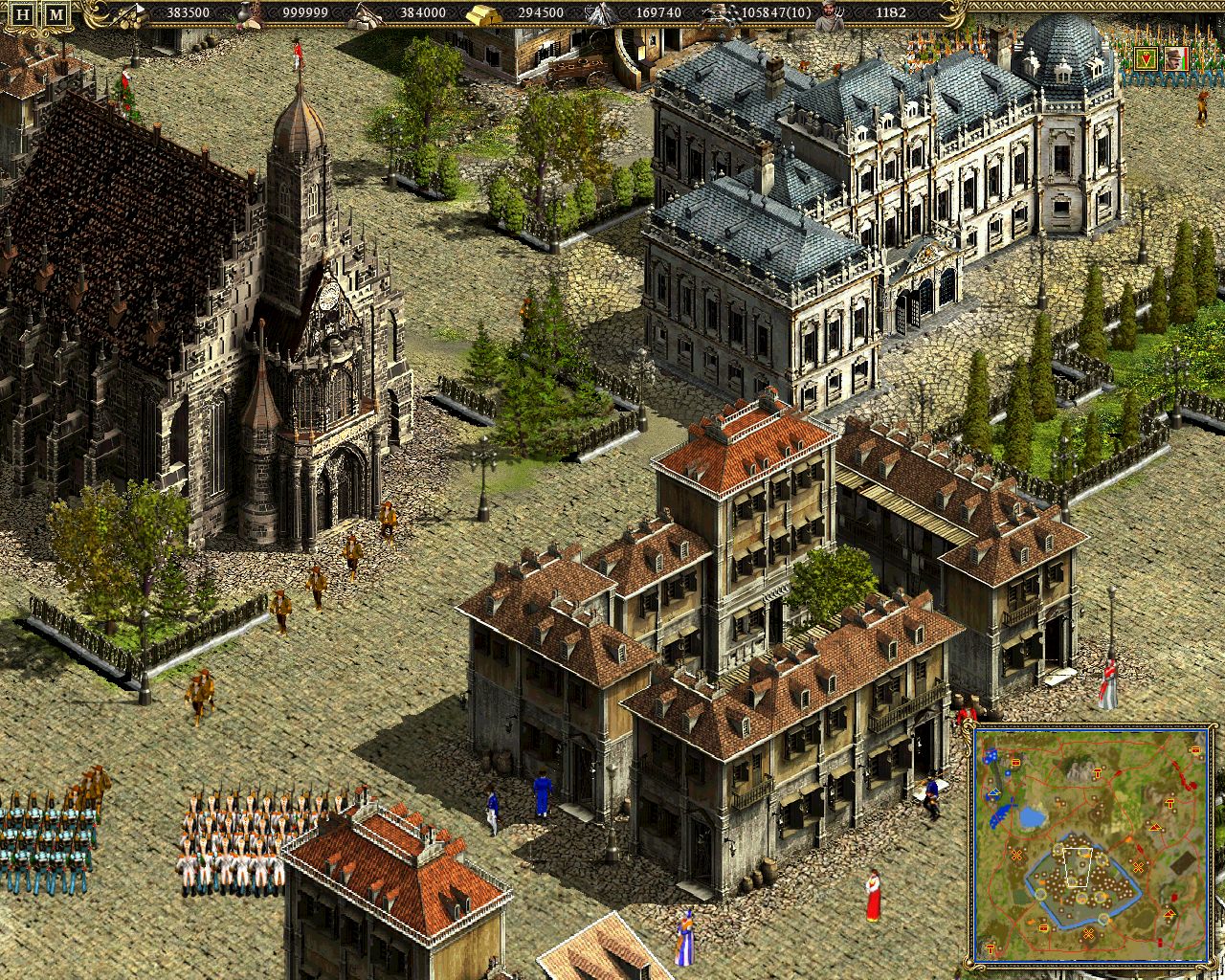1225x980 pixels.
Task: Click the blue lake on the minimap
Action: coord(1030,818)
